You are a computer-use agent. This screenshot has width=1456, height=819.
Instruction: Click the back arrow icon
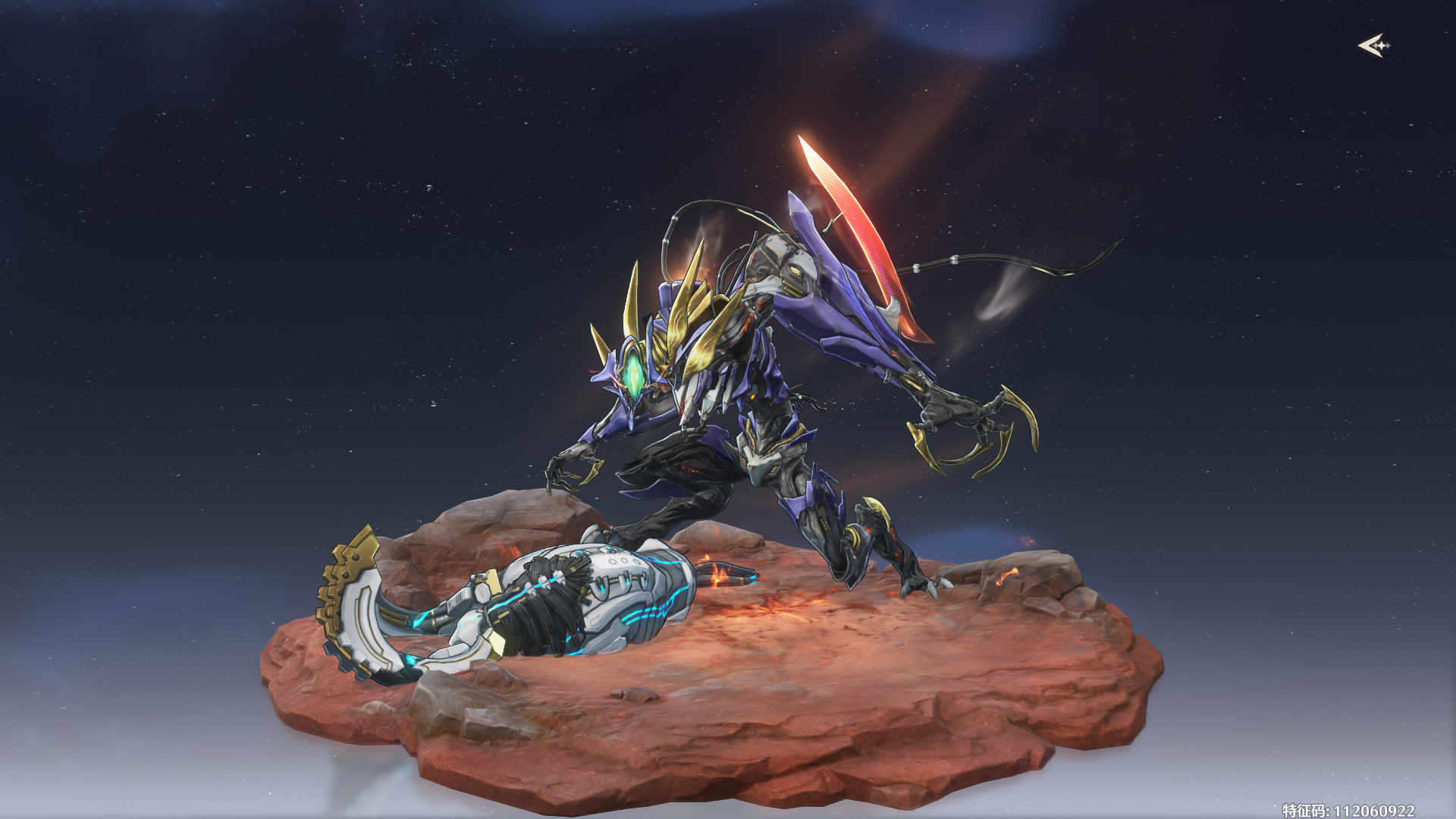(1373, 46)
